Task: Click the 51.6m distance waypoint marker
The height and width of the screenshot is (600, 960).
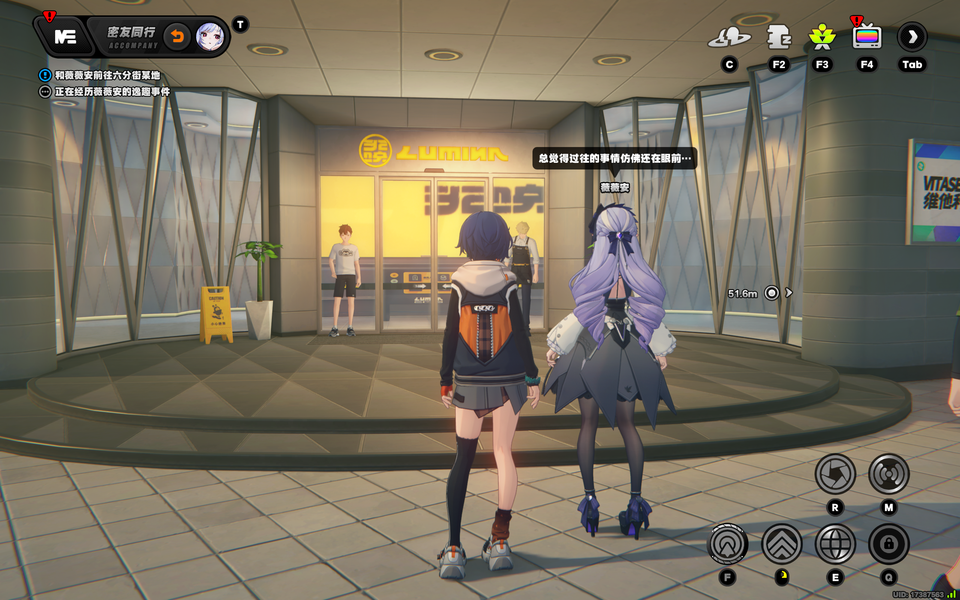Action: (771, 293)
